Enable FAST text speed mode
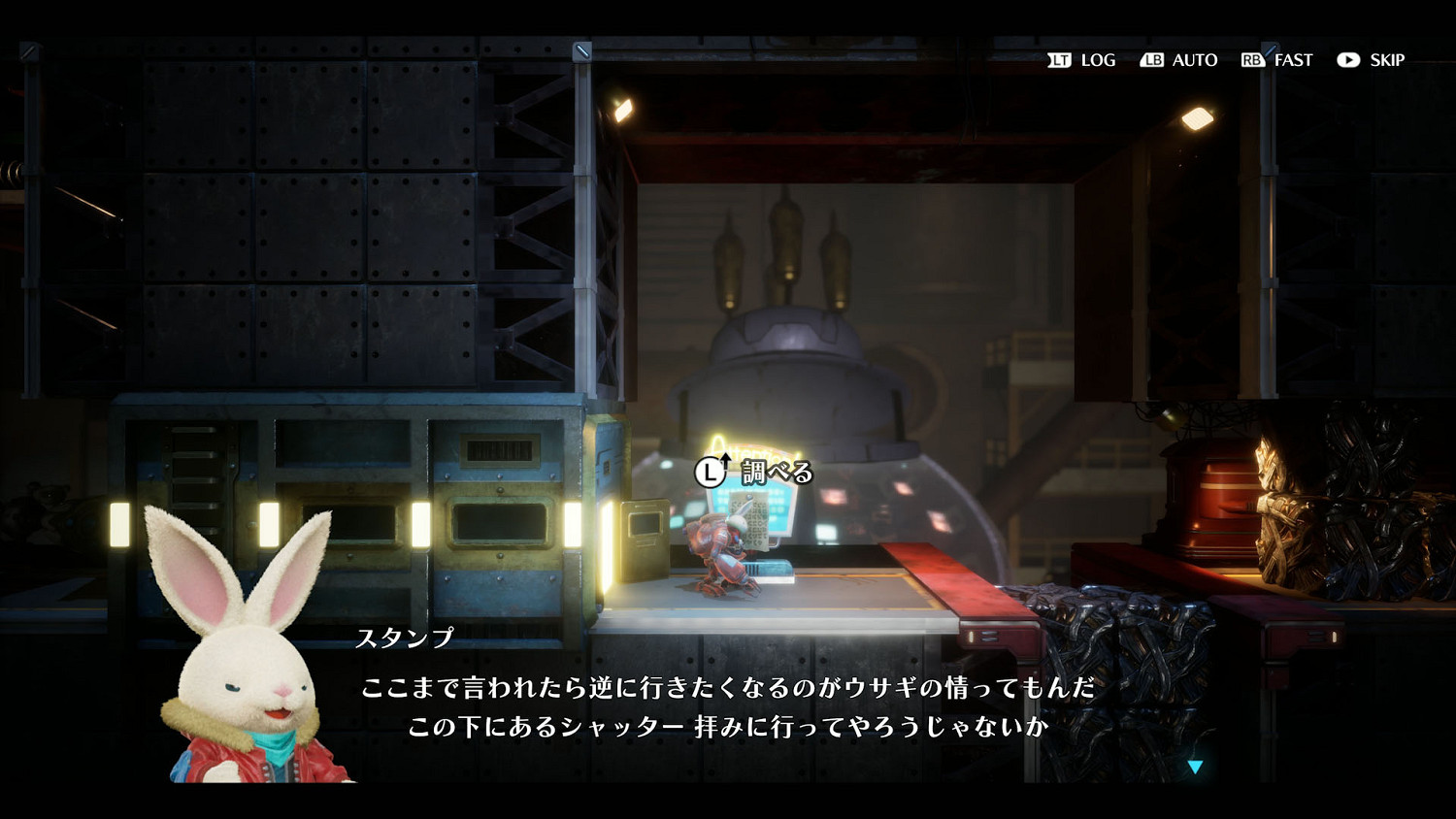Image resolution: width=1456 pixels, height=819 pixels. [1294, 60]
